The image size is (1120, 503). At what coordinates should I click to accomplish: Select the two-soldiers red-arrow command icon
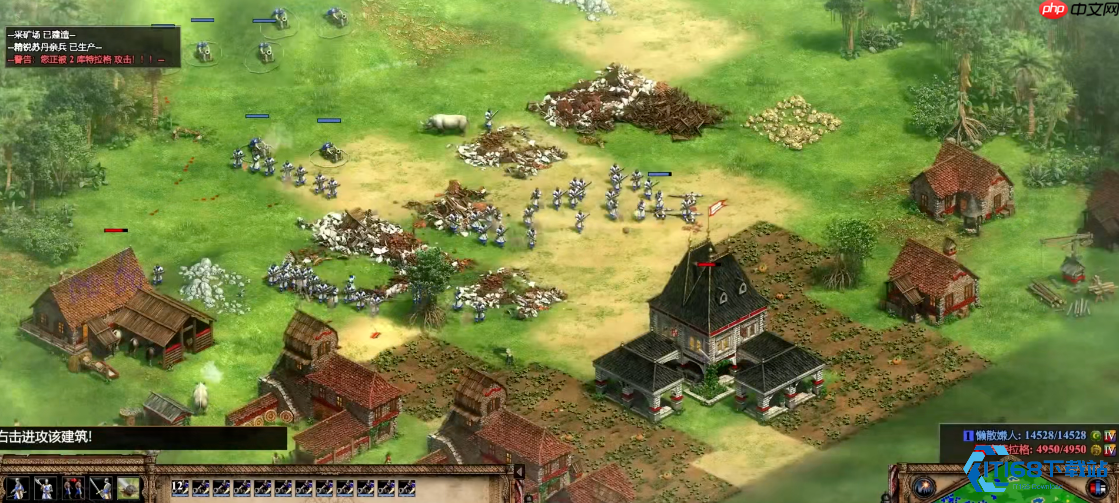click(x=73, y=489)
